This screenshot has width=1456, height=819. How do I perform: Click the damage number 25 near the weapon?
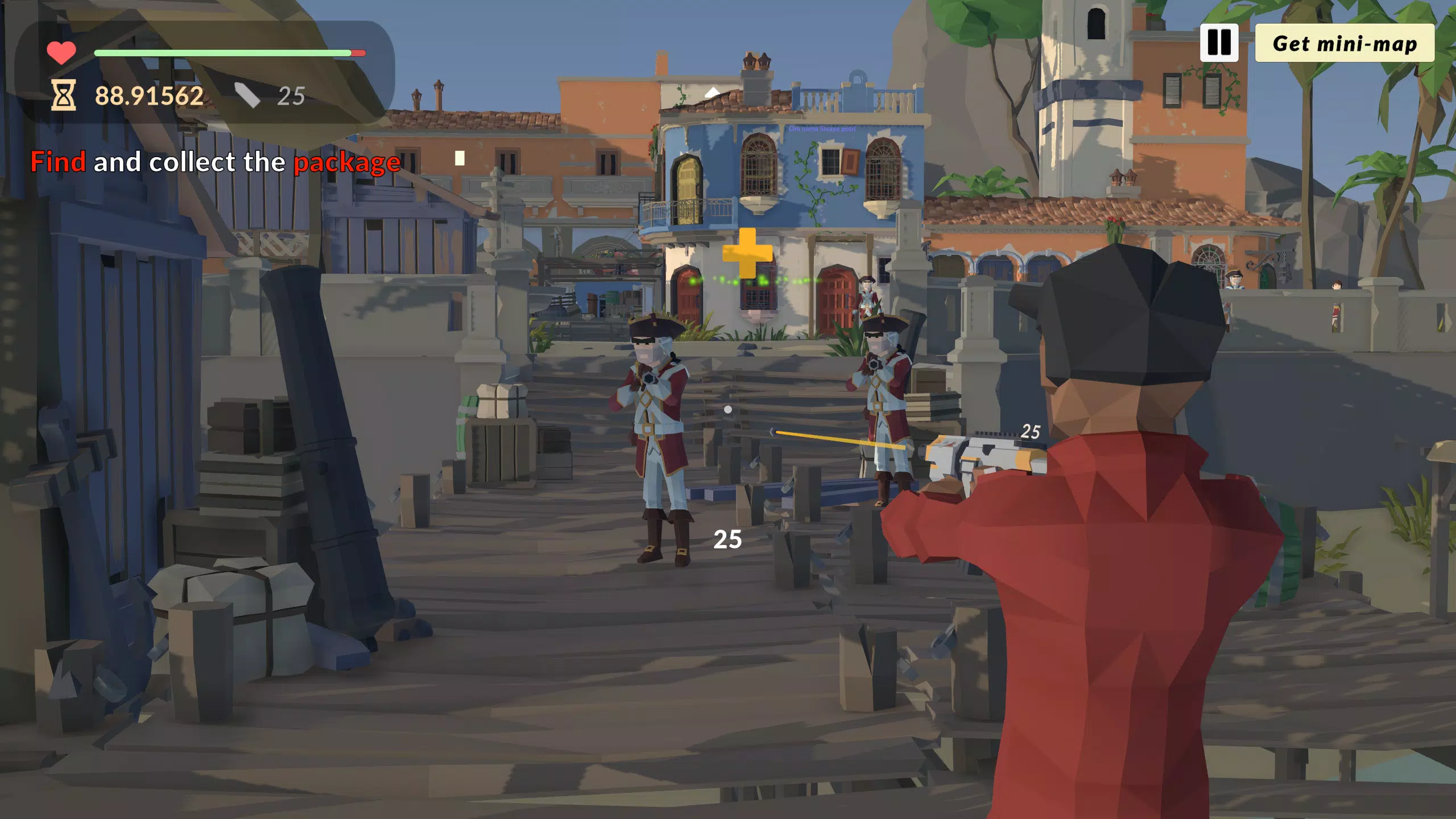pyautogui.click(x=1032, y=430)
